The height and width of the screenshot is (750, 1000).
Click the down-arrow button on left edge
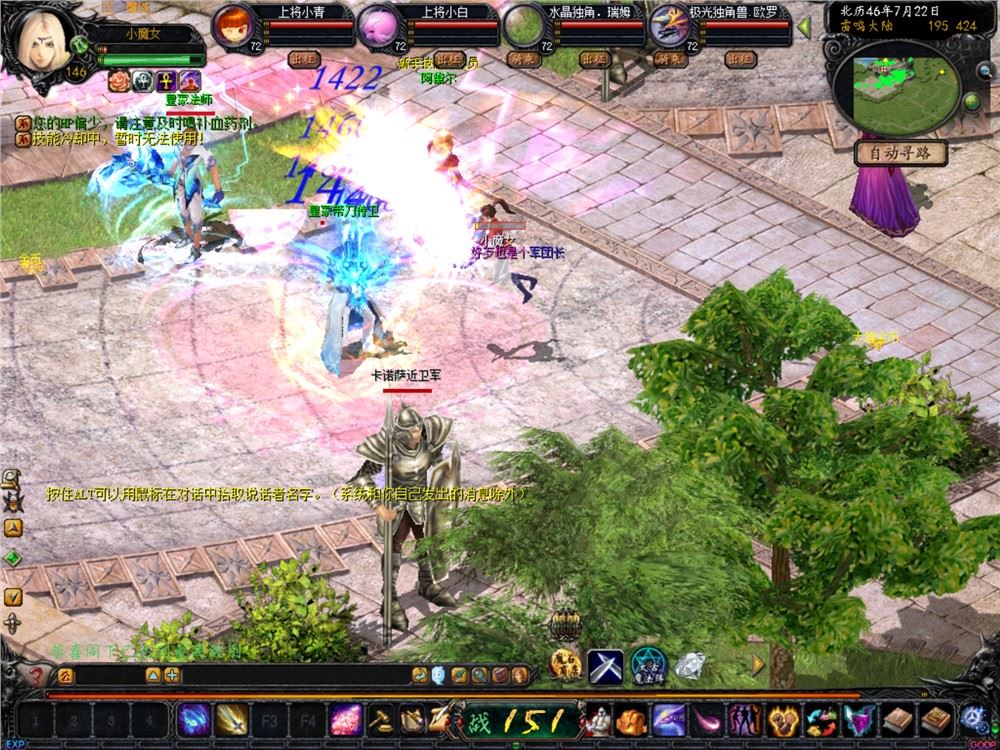[13, 596]
